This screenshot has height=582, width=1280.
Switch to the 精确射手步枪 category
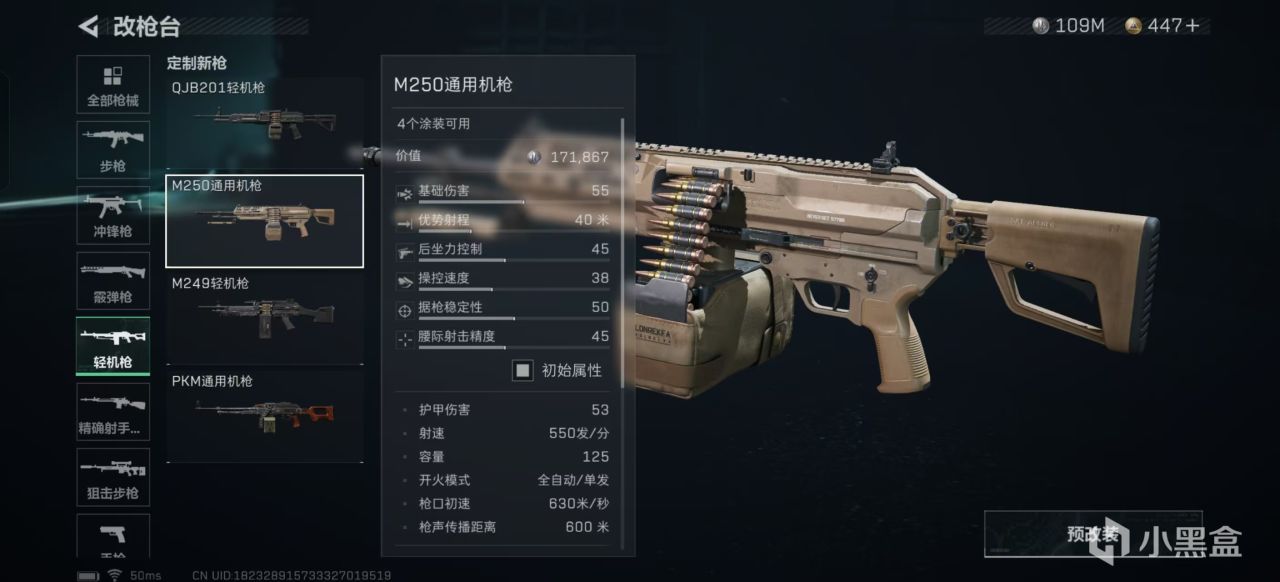pos(113,413)
